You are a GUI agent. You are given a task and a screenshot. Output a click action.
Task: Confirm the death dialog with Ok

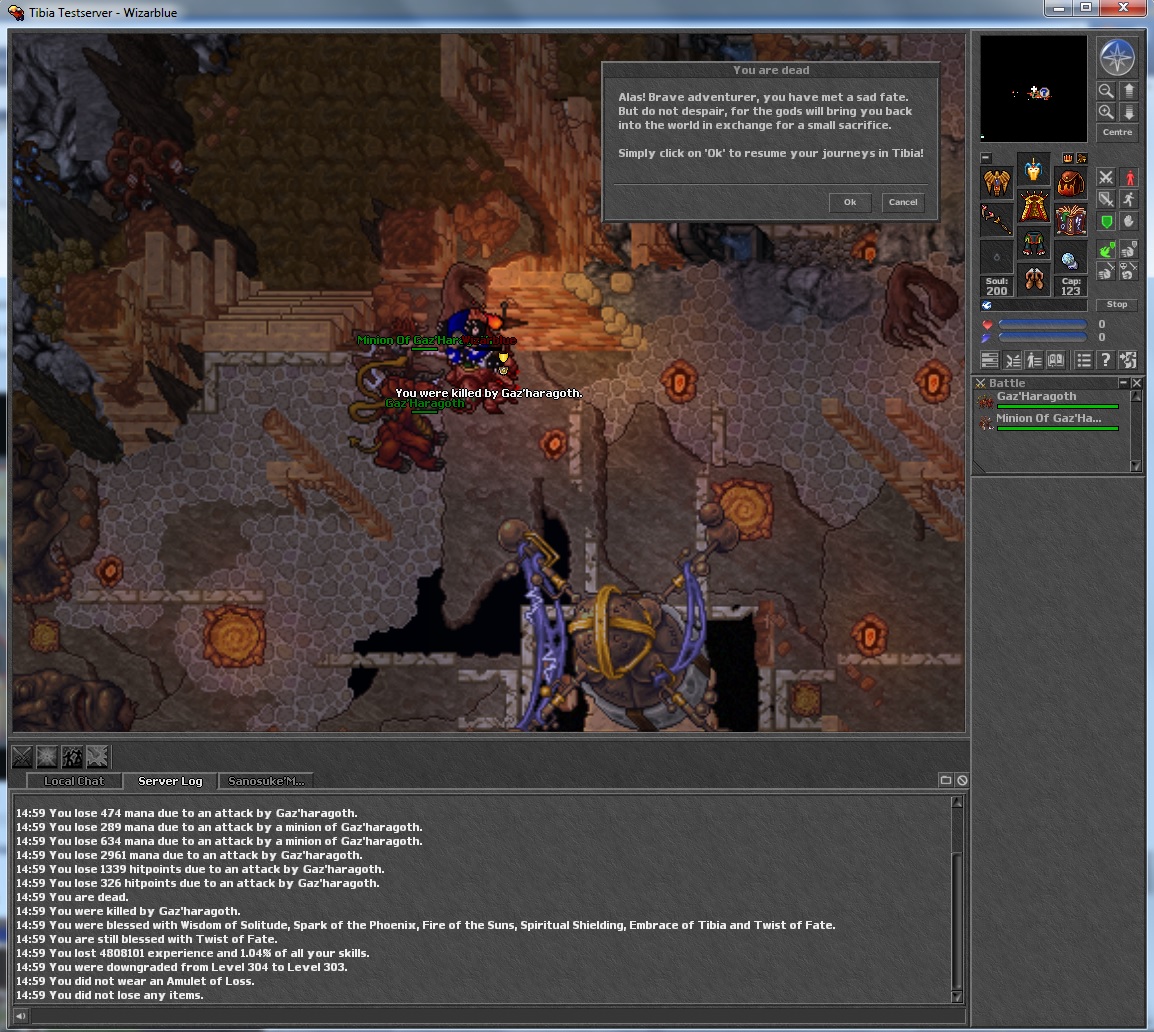coord(850,202)
